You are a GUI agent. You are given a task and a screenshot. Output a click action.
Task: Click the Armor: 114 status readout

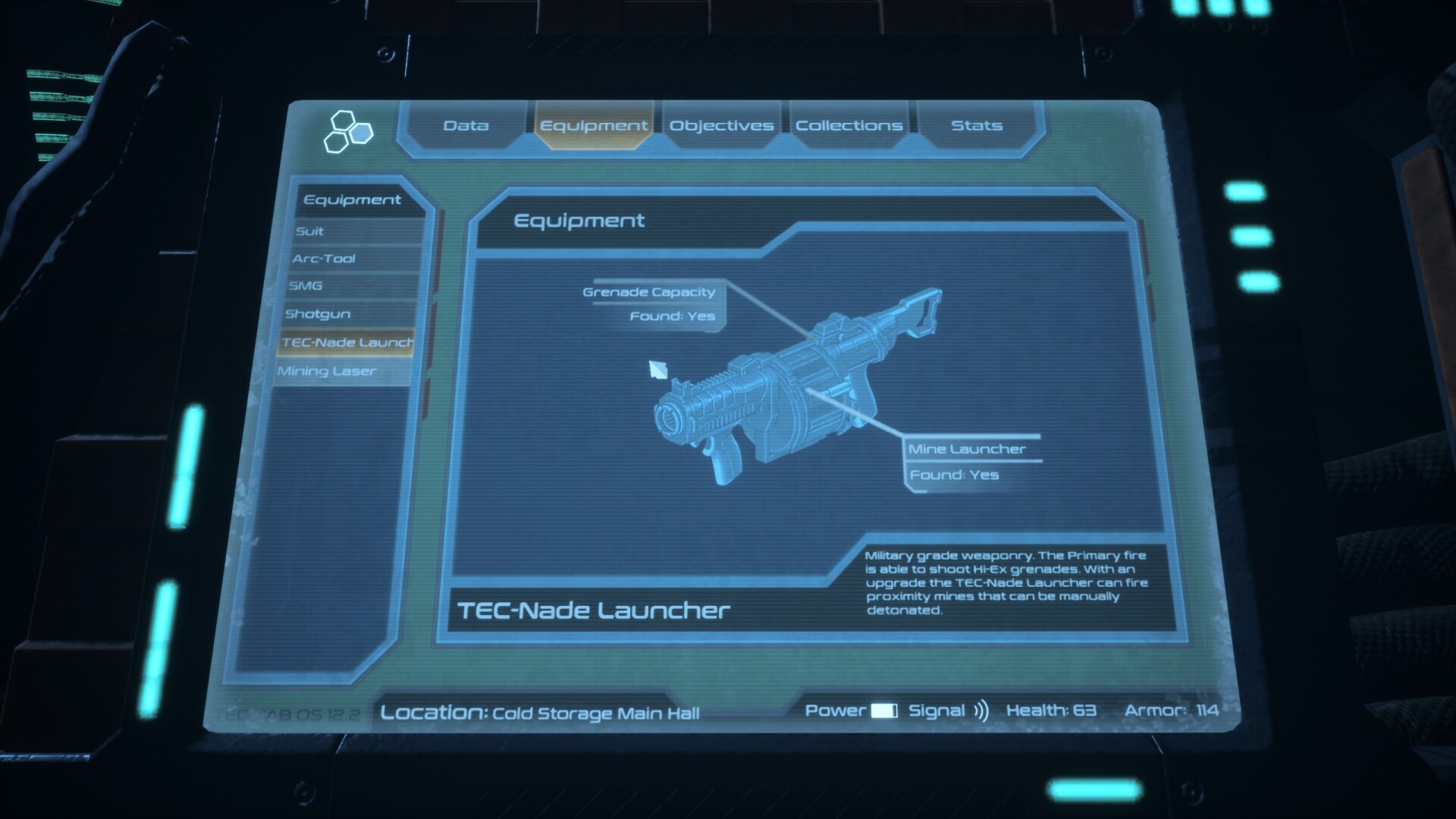(1172, 710)
